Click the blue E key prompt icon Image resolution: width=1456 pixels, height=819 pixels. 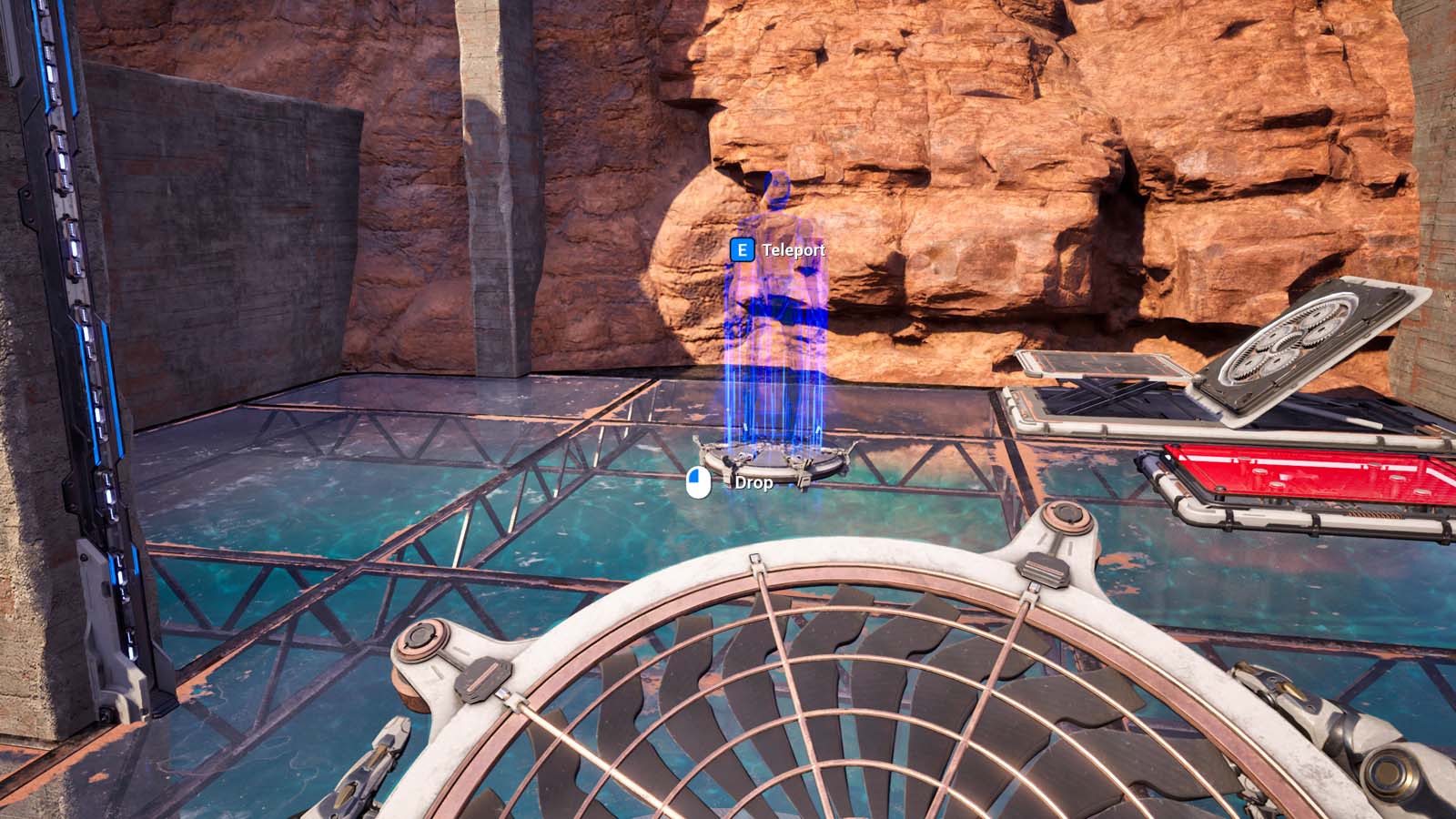pyautogui.click(x=744, y=248)
